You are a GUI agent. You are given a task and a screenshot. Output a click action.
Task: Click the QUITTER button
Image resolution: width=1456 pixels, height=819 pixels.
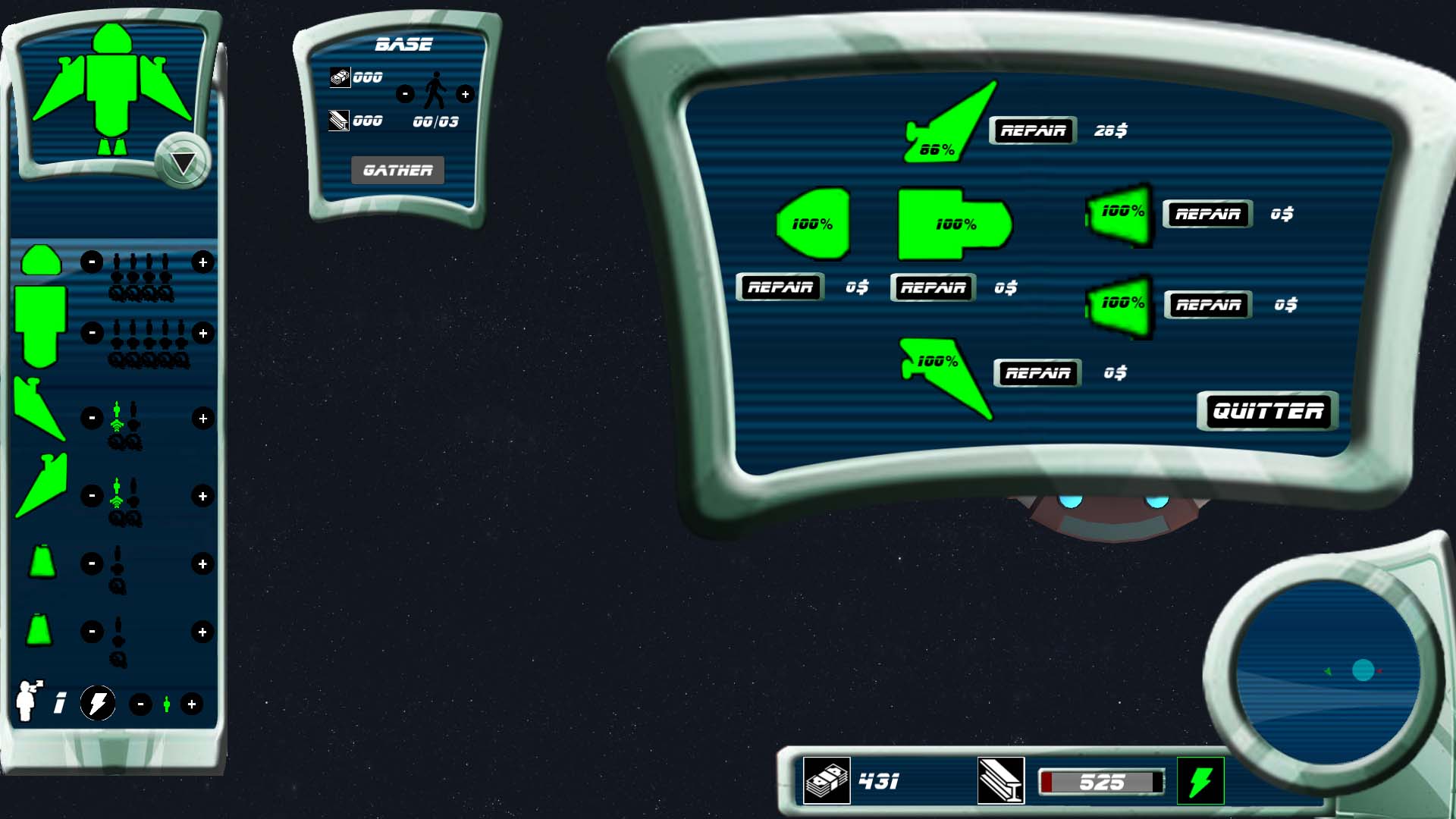coord(1268,411)
